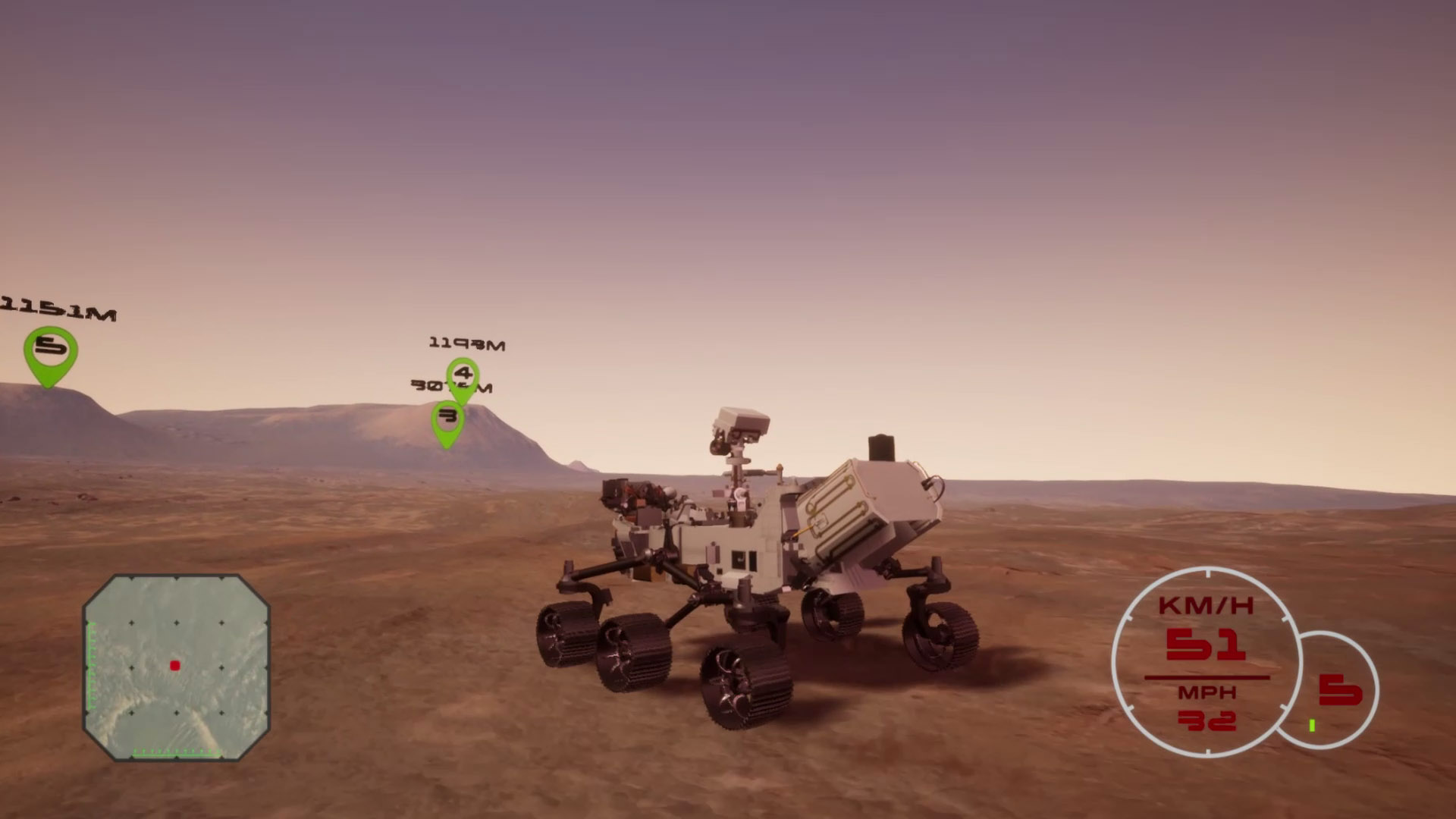Select waypoint marker number 3
The height and width of the screenshot is (819, 1456).
click(x=448, y=419)
